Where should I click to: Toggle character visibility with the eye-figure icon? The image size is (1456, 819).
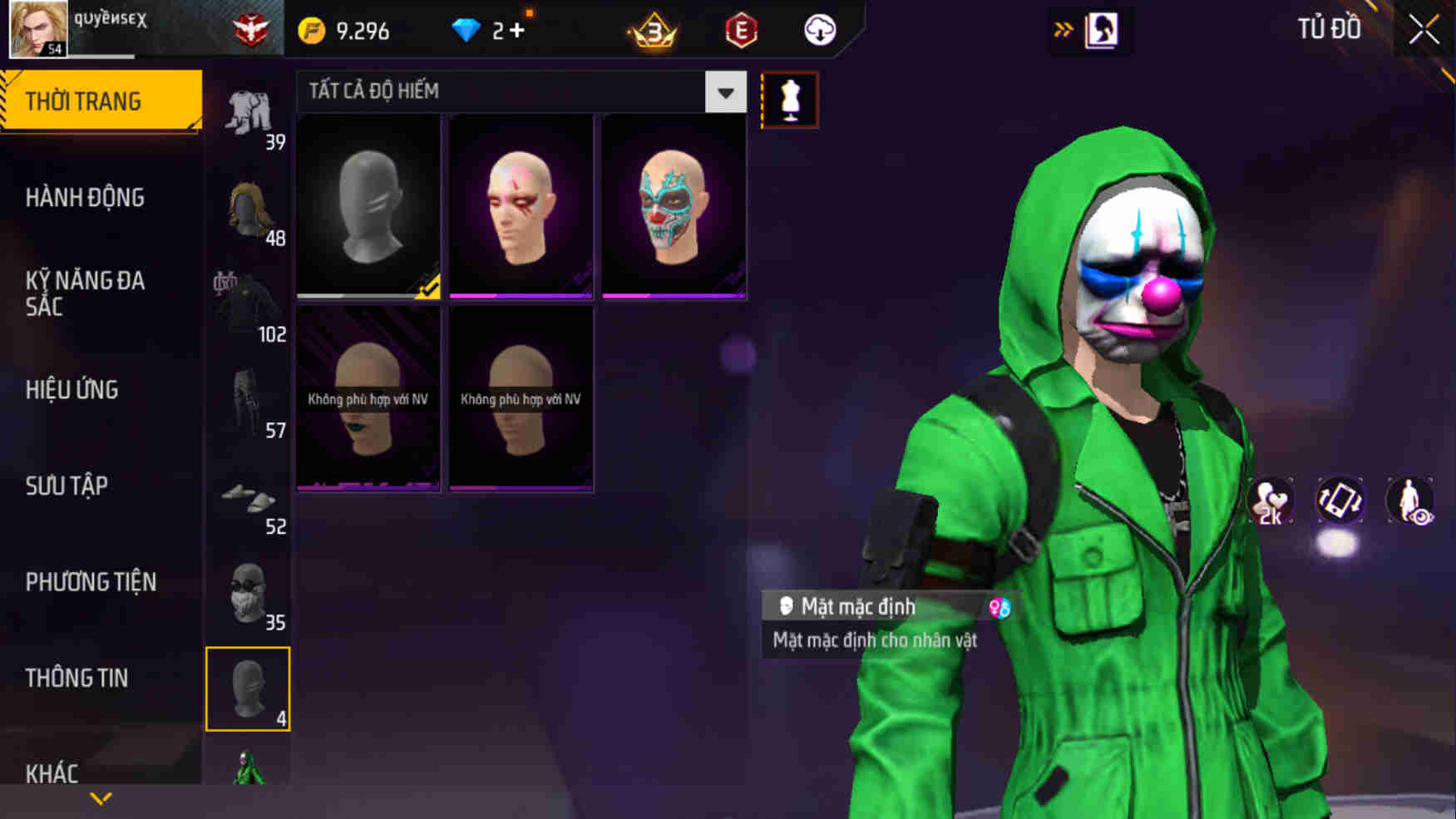pos(1409,501)
